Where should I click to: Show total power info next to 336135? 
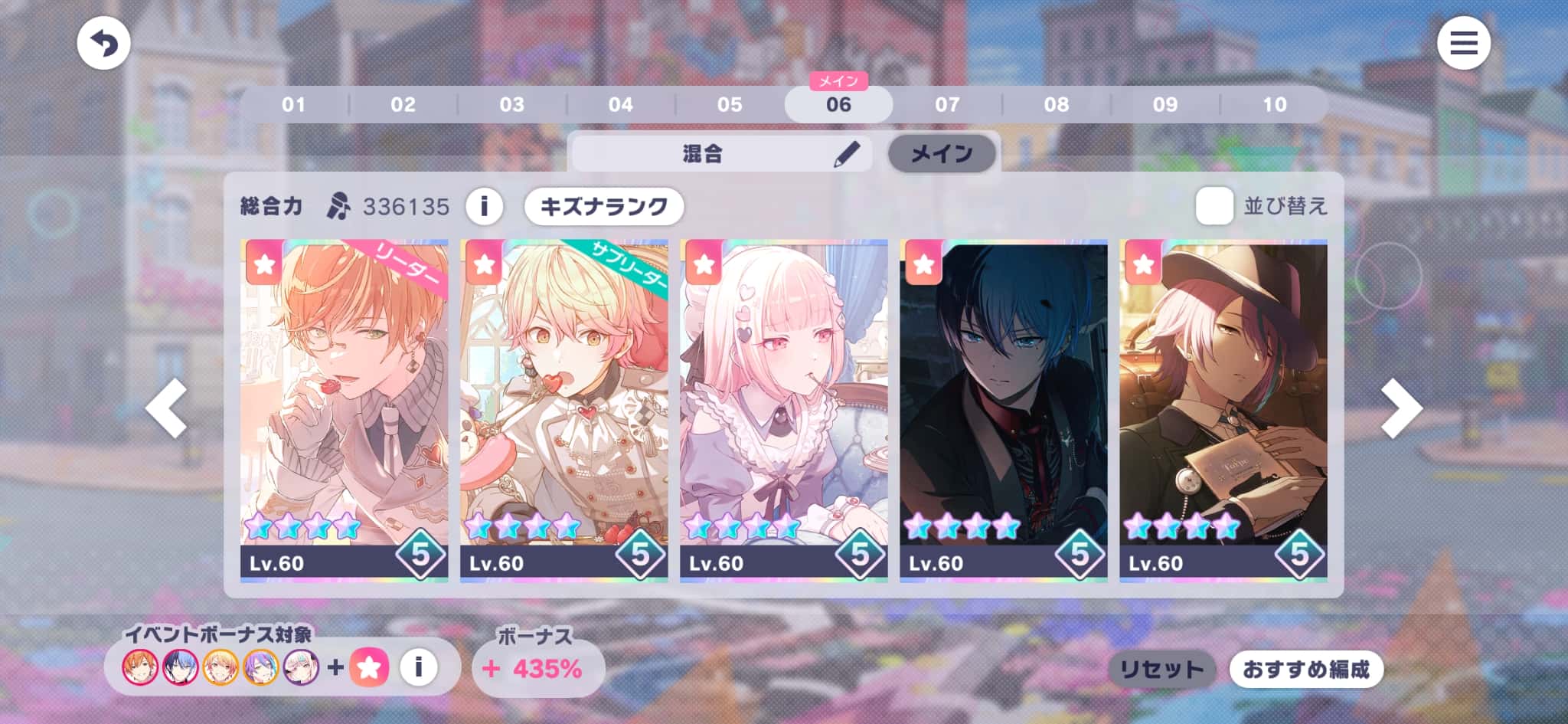pos(484,206)
